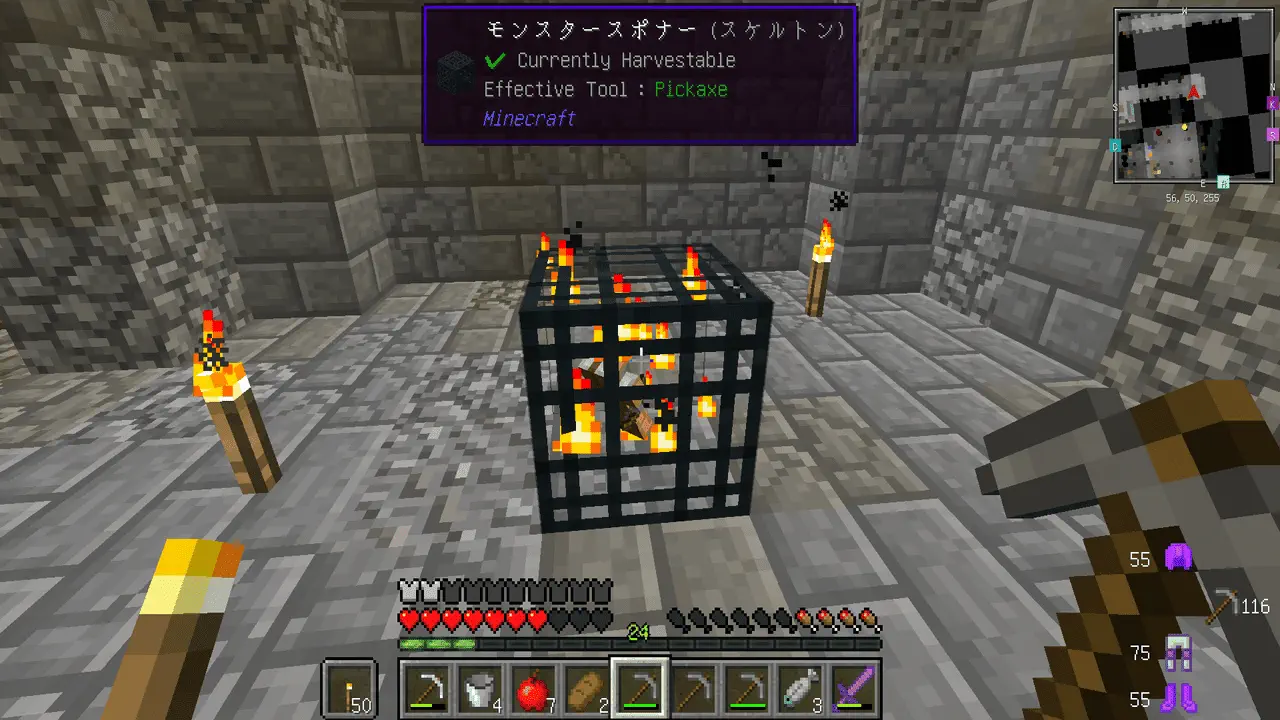Click the teal D waypoint marker
Image resolution: width=1280 pixels, height=720 pixels.
[x=1115, y=146]
